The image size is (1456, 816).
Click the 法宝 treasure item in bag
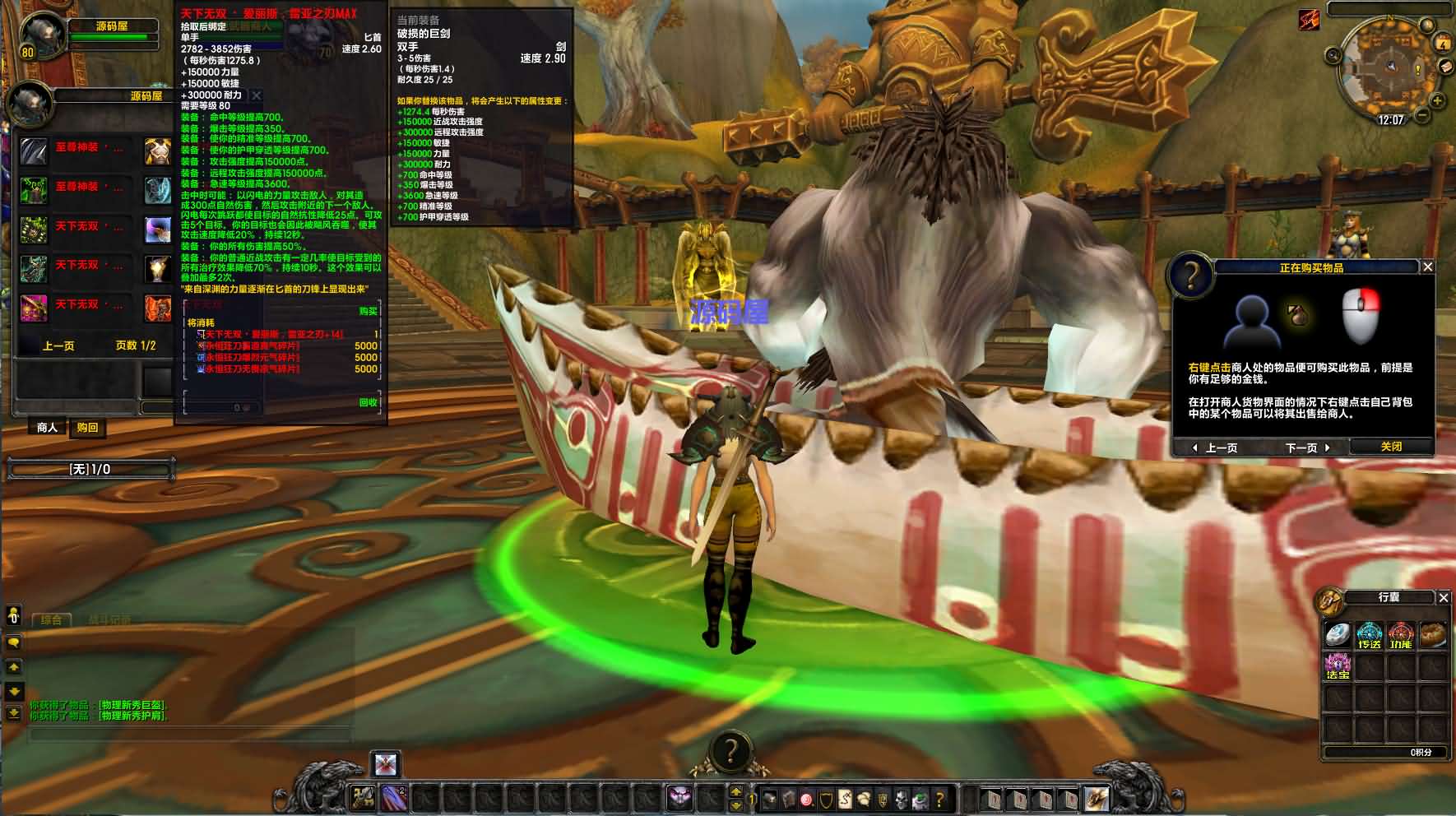pyautogui.click(x=1338, y=666)
